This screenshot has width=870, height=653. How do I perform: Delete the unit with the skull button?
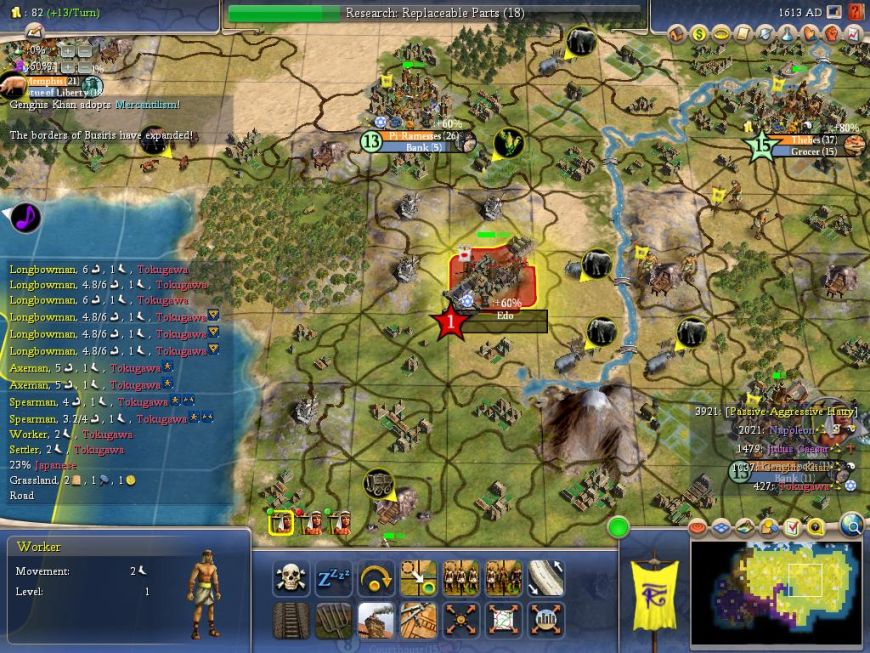[289, 578]
